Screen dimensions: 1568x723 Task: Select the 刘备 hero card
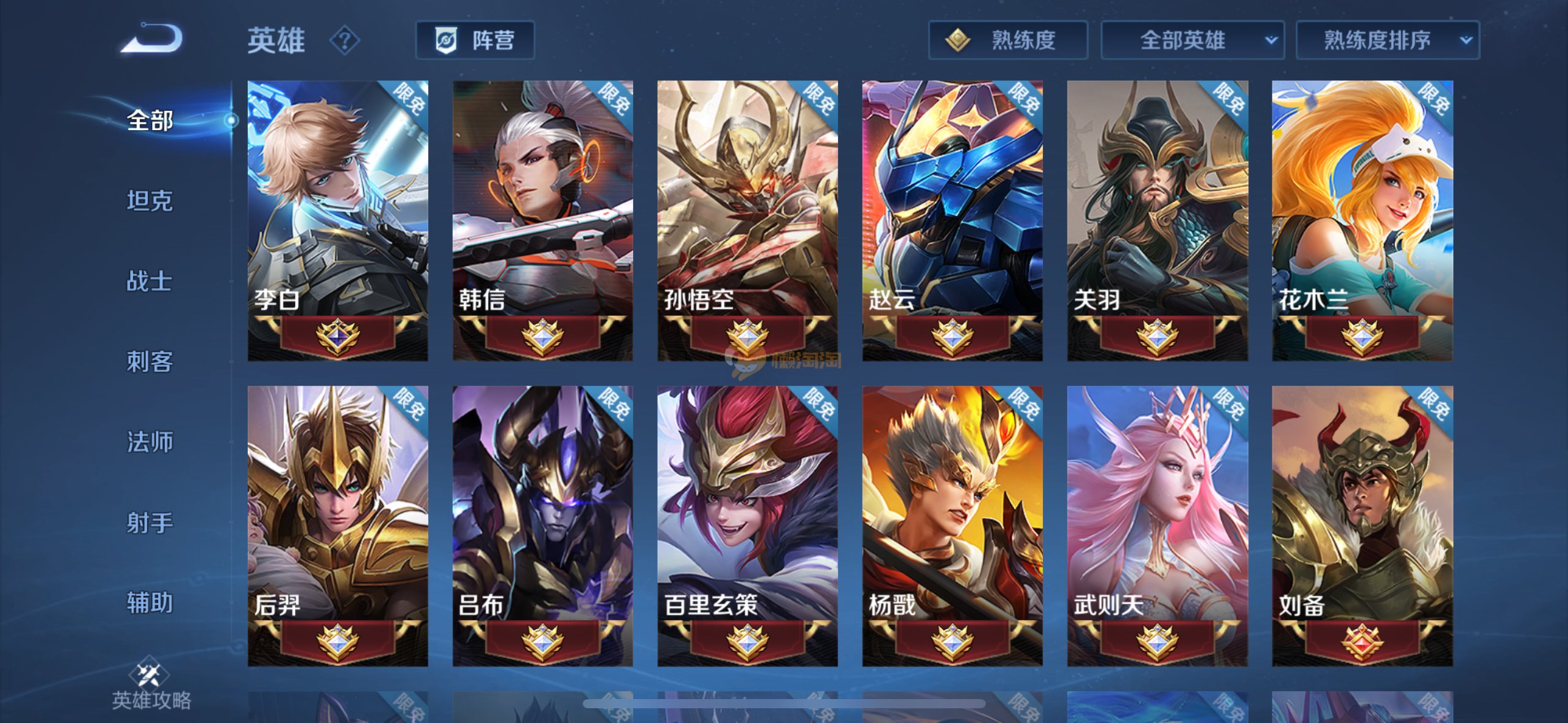point(1362,526)
